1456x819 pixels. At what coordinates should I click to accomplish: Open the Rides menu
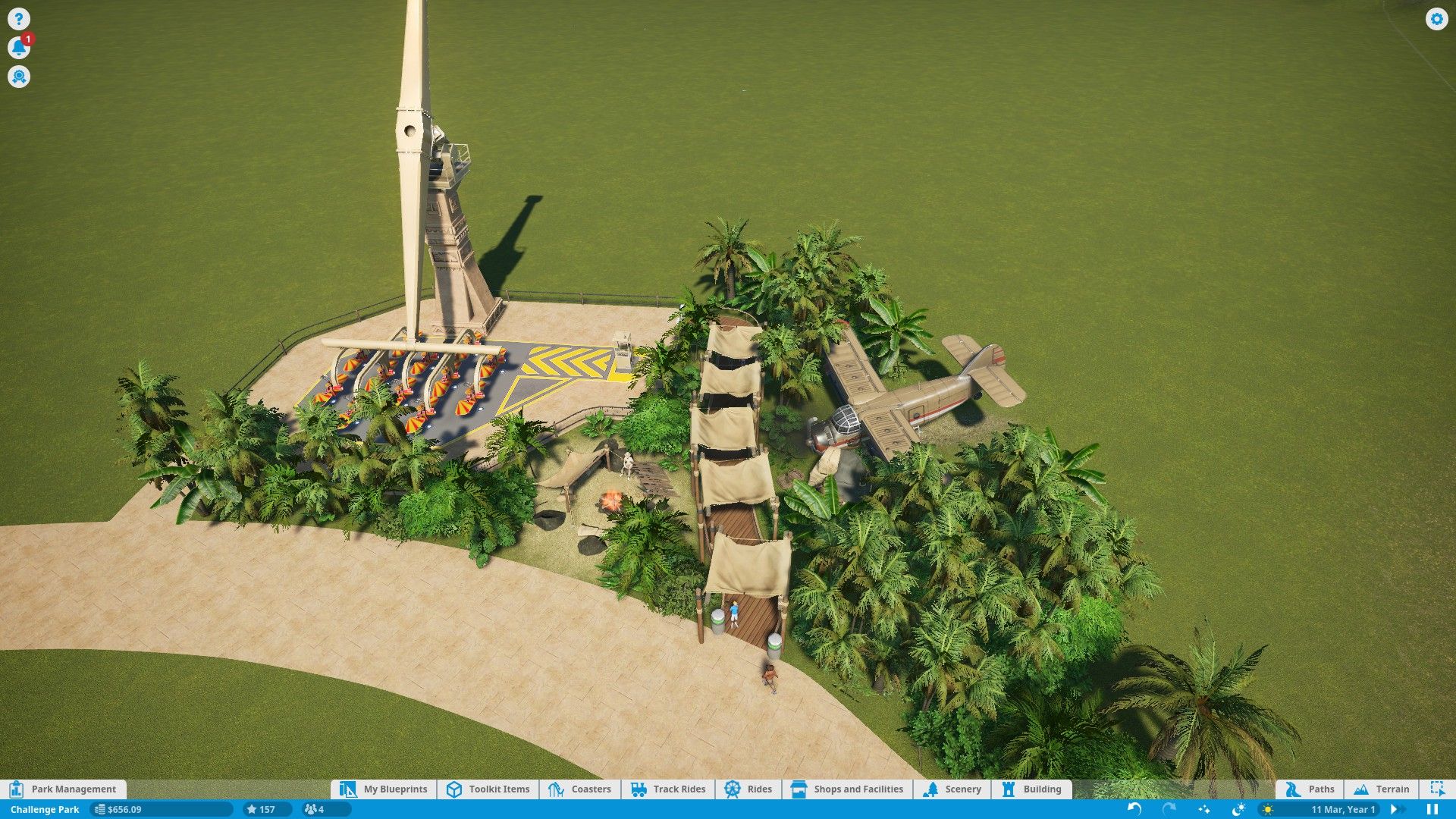749,789
